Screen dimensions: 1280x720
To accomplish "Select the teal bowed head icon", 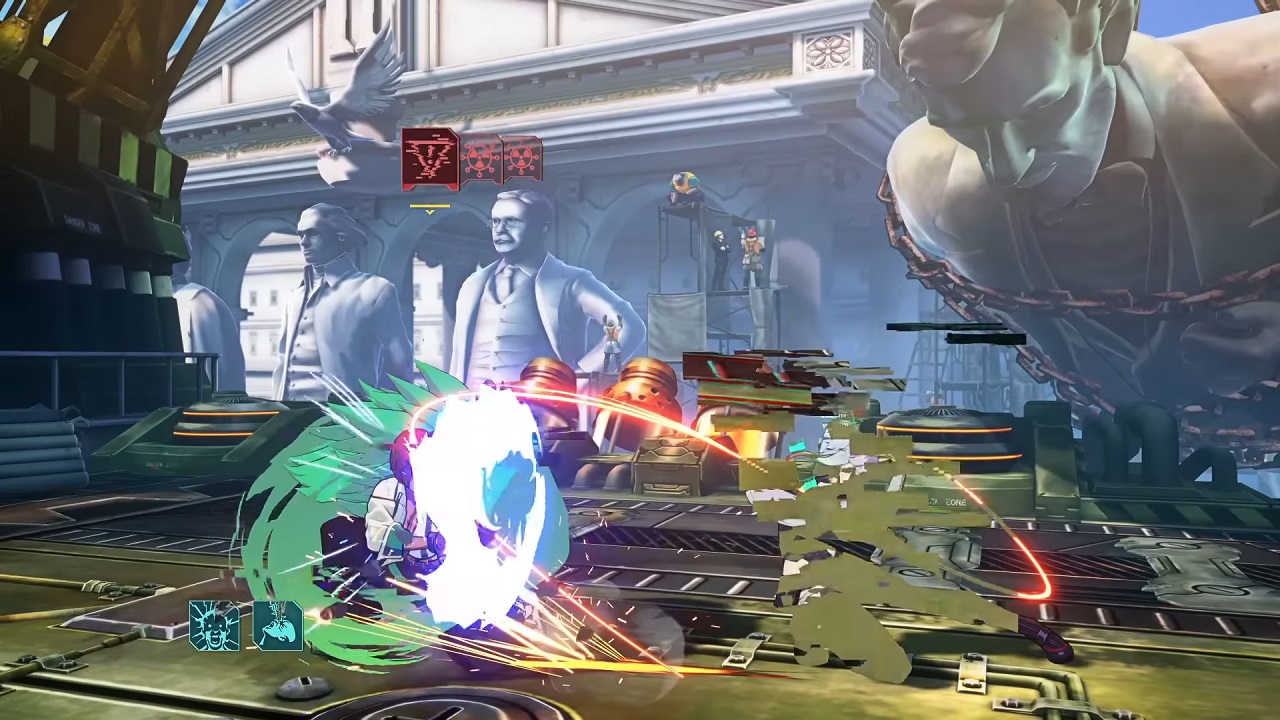I will tap(277, 625).
